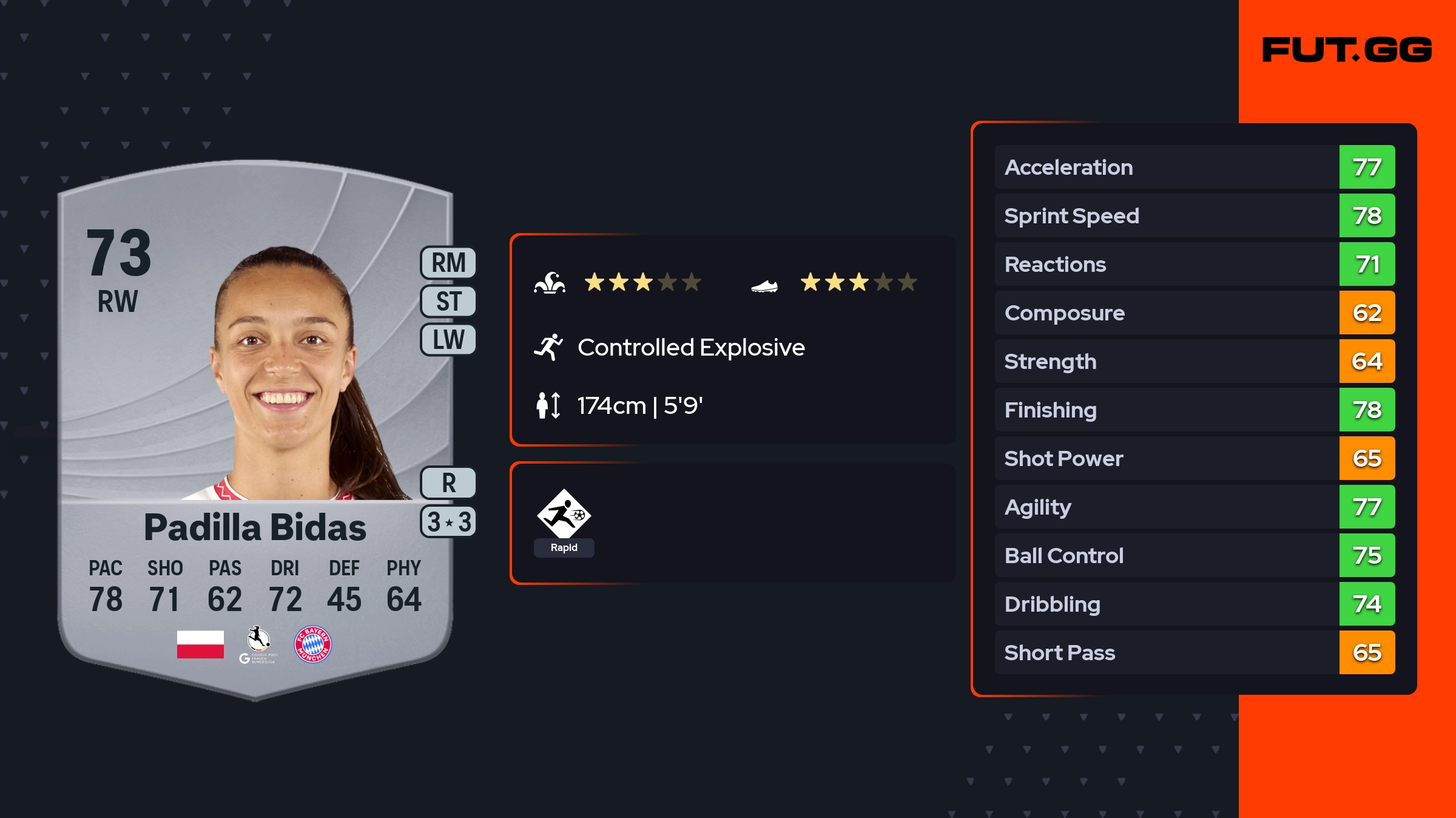Click the Bayern München club badge
This screenshot has height=818, width=1456.
click(x=312, y=644)
